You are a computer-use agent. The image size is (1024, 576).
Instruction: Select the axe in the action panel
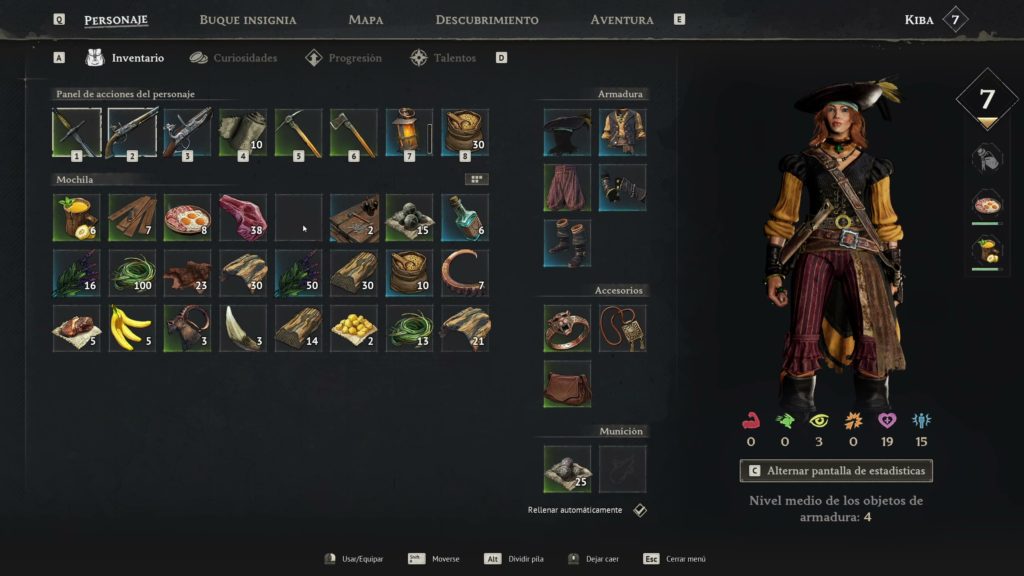(x=353, y=133)
